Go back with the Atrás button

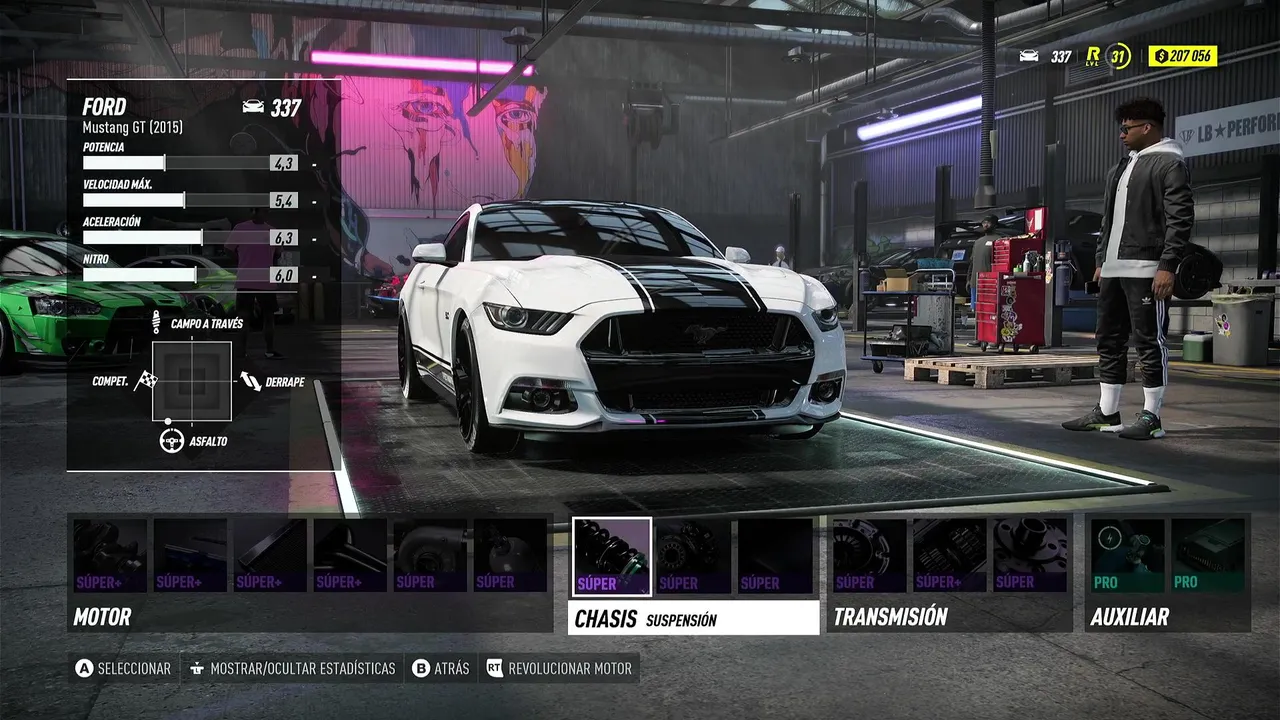[440, 668]
